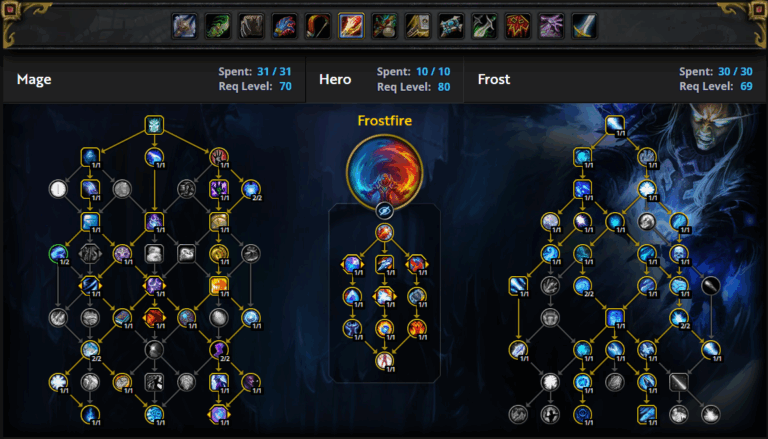The height and width of the screenshot is (439, 768).
Task: Pick the purple Warlock class icon
Action: click(551, 25)
